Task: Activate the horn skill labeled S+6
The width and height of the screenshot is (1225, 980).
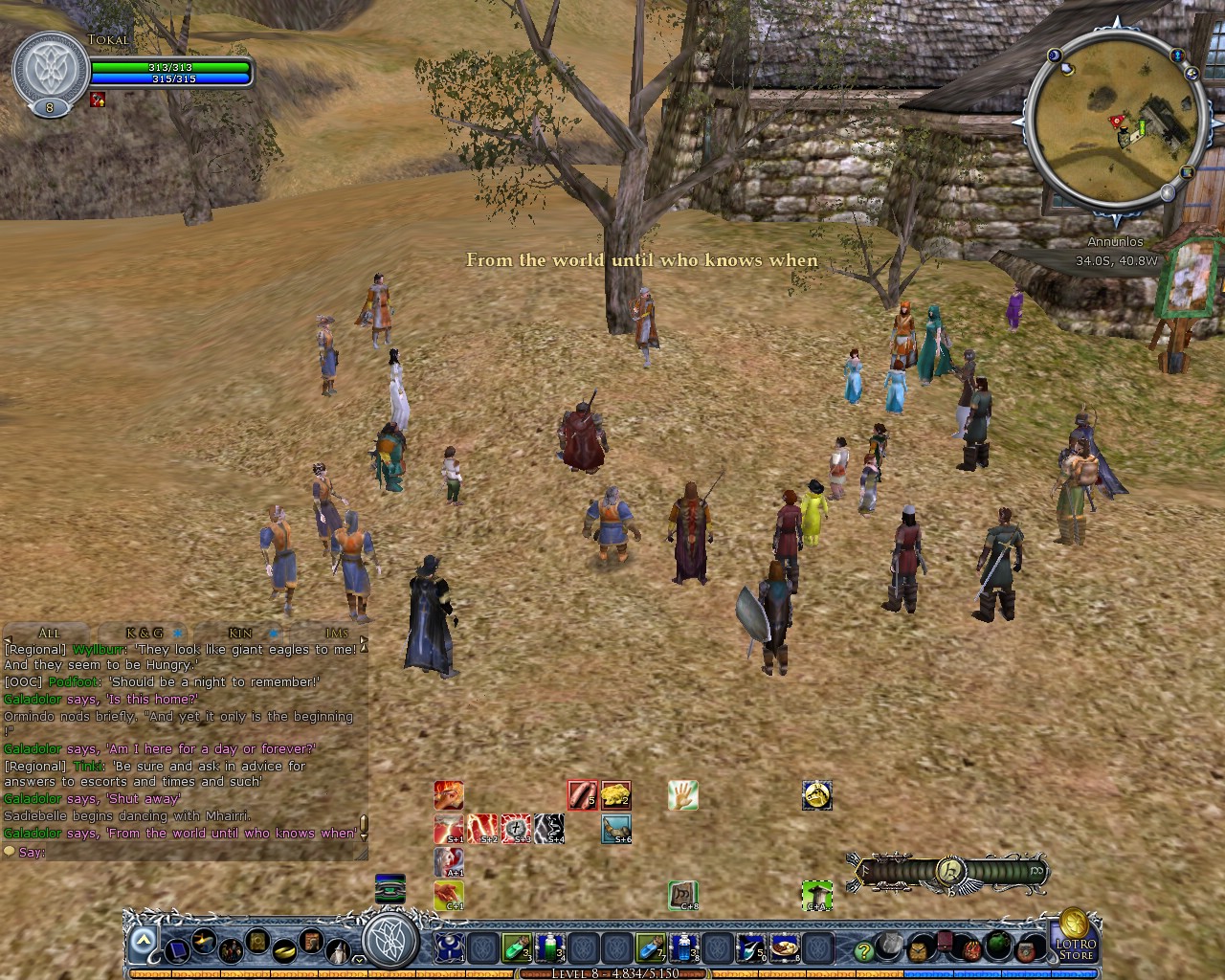Action: (x=614, y=830)
